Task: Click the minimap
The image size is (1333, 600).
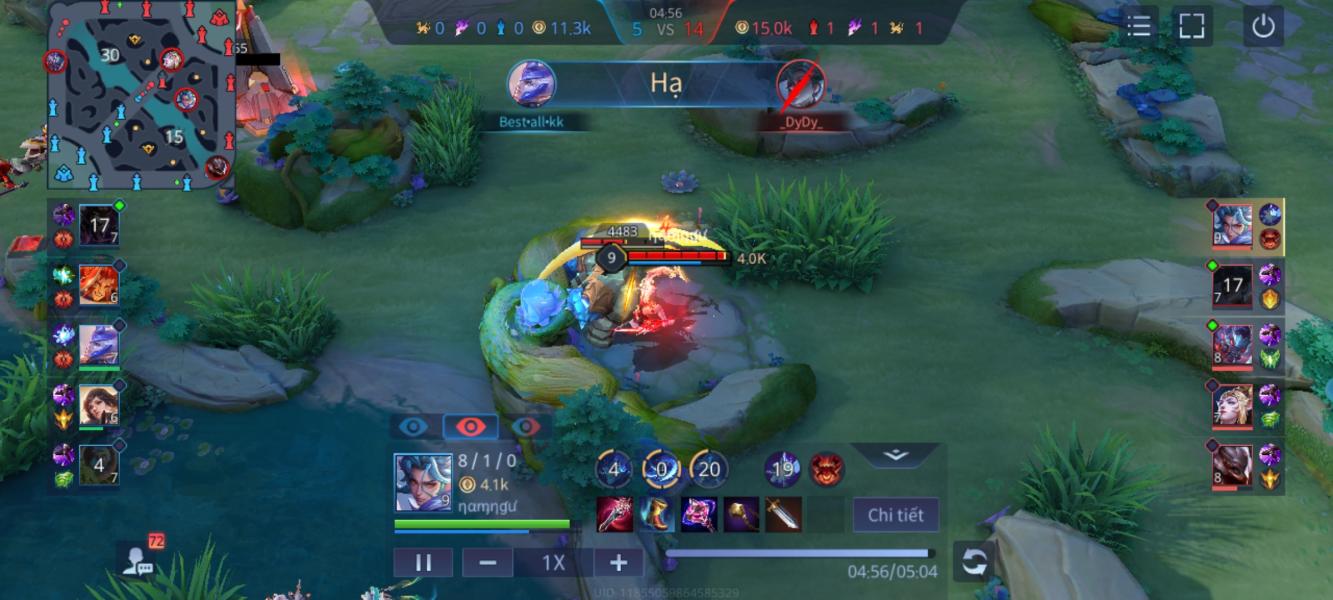Action: (x=140, y=95)
